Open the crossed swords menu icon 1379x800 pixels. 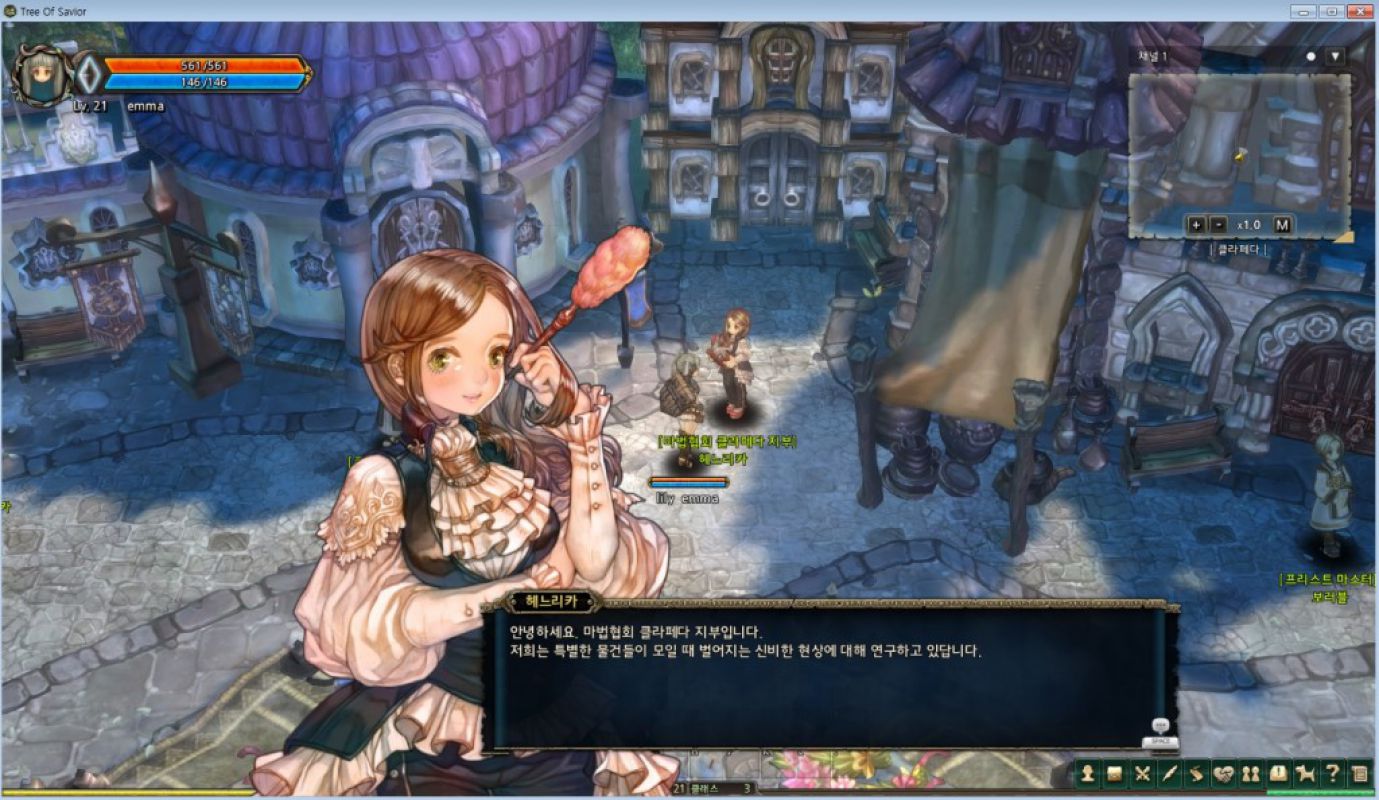point(1143,773)
